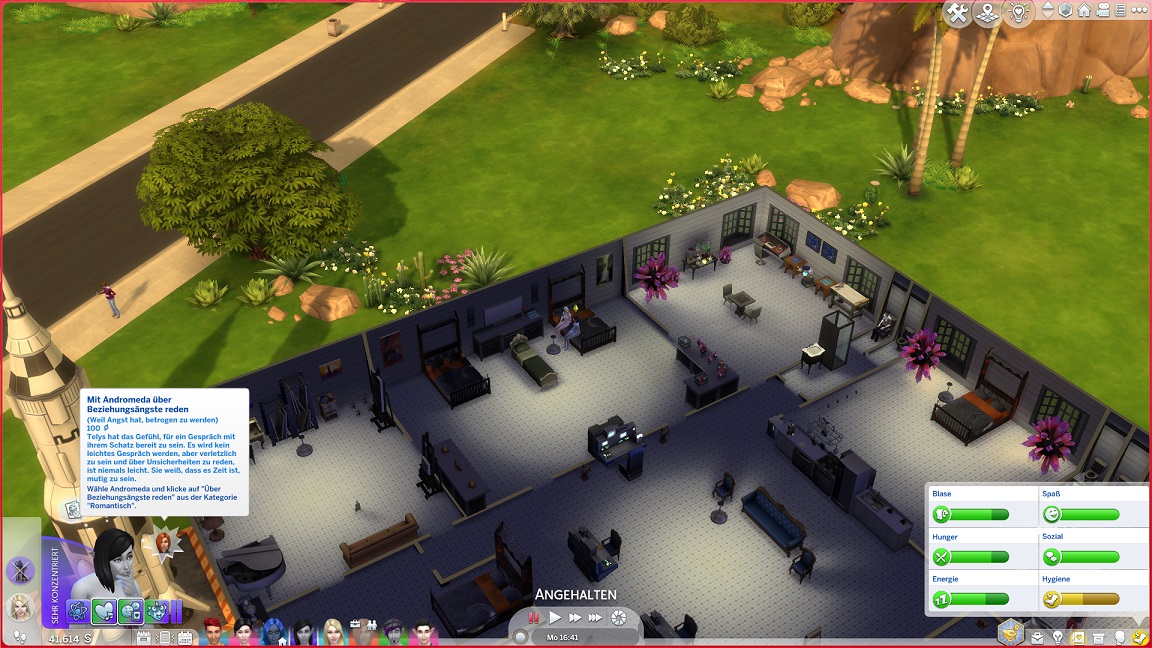Viewport: 1152px width, 648px height.
Task: Open the aspirations panel with the lamp hexagon icon
Action: coord(1012,631)
